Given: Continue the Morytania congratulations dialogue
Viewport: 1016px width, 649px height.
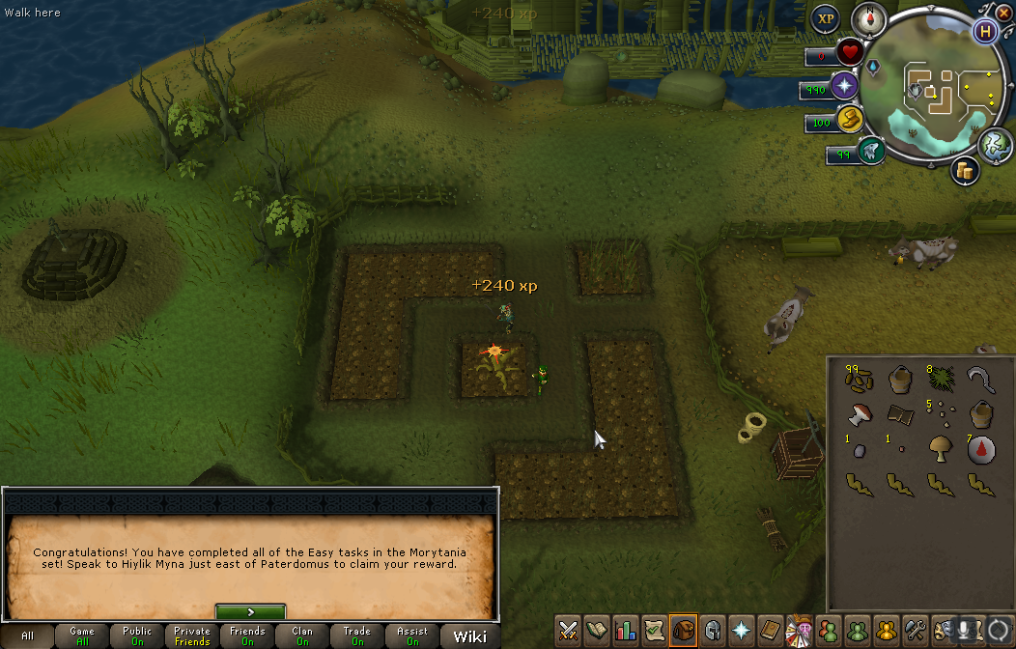Looking at the screenshot, I should [x=250, y=611].
